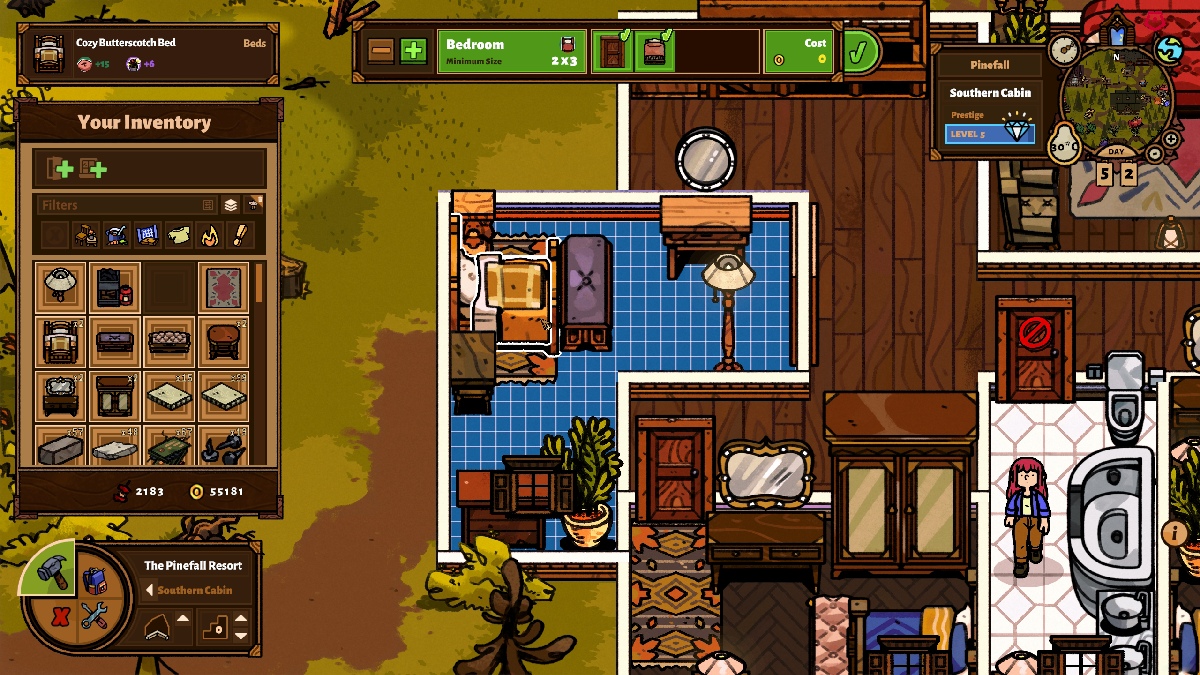The image size is (1200, 675).
Task: Toggle the roof visibility icon
Action: [158, 627]
